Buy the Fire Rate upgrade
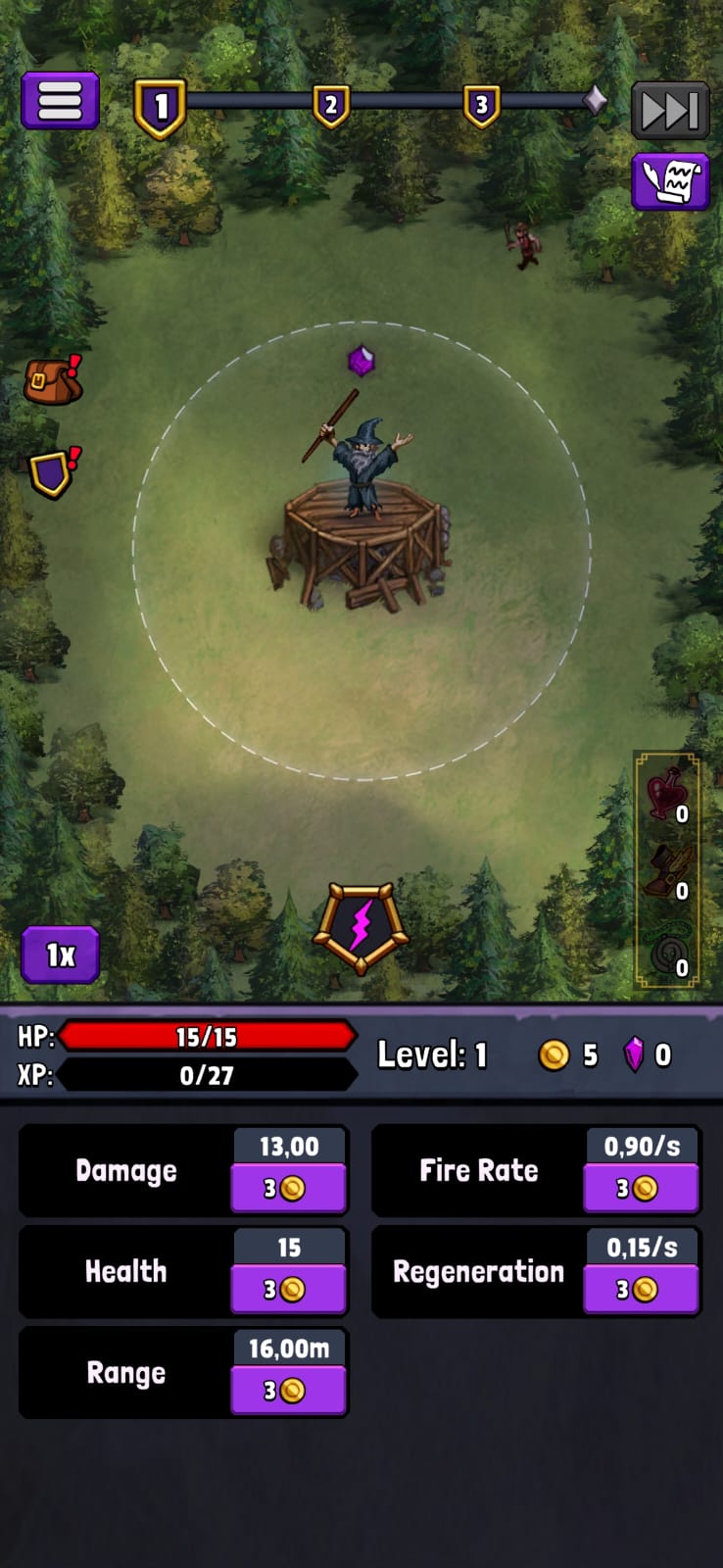This screenshot has width=723, height=1568. (641, 1189)
